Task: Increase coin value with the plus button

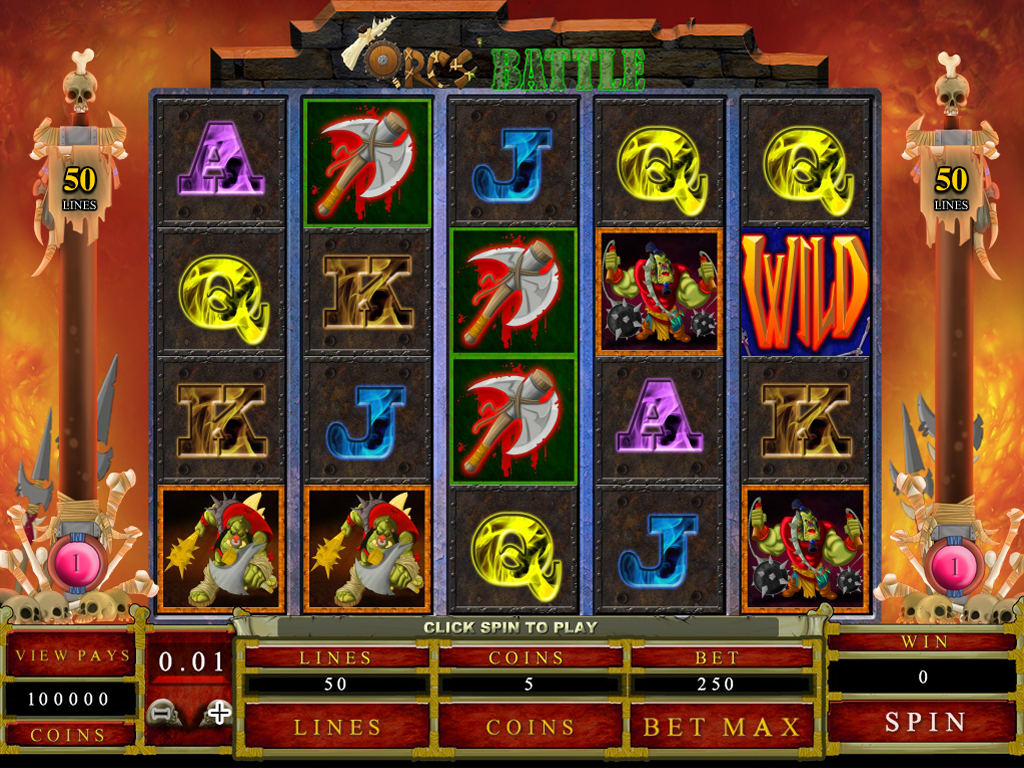Action: coord(217,713)
